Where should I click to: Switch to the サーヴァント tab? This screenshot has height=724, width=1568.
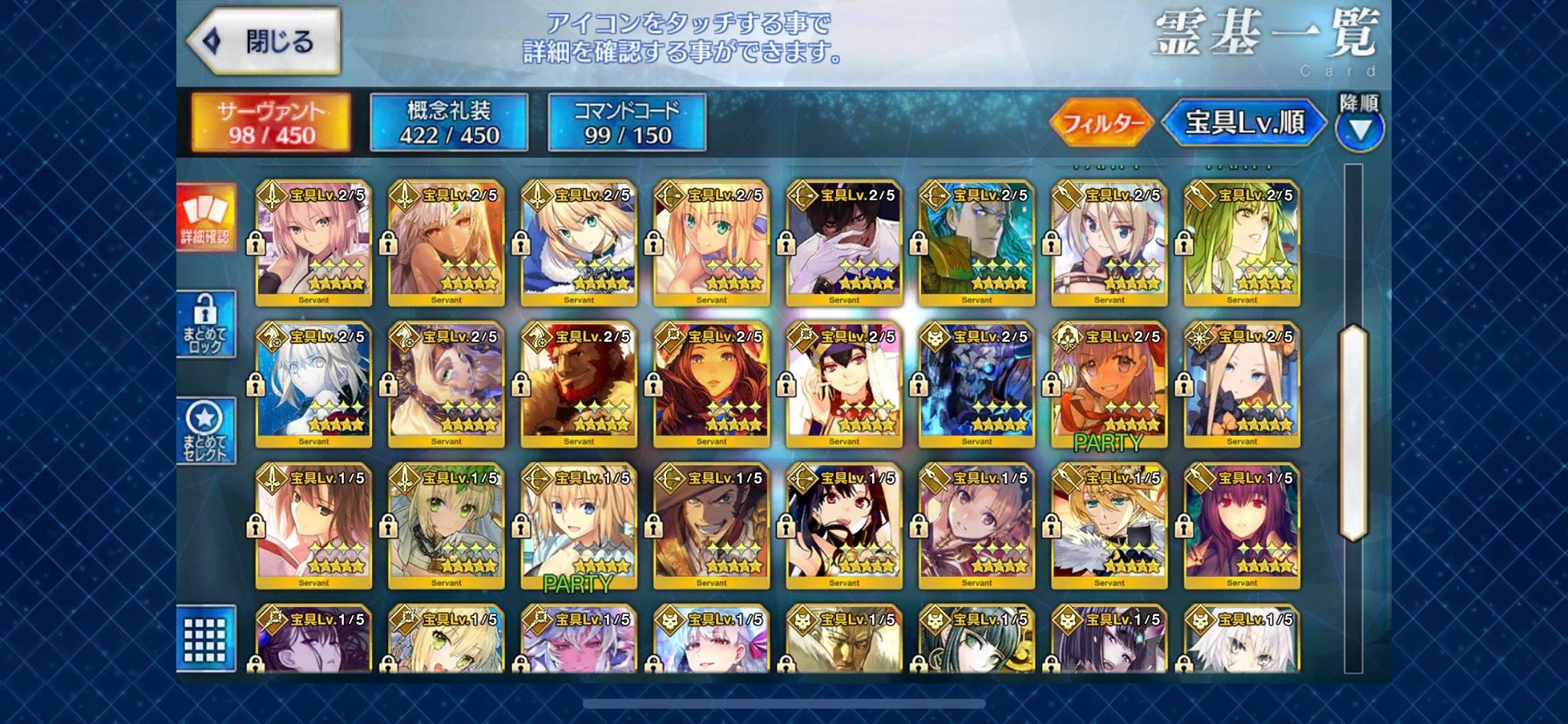click(271, 123)
